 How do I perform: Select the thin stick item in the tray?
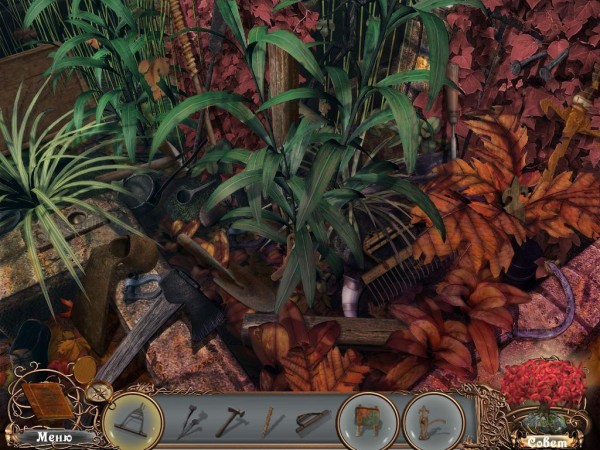pyautogui.click(x=270, y=421)
